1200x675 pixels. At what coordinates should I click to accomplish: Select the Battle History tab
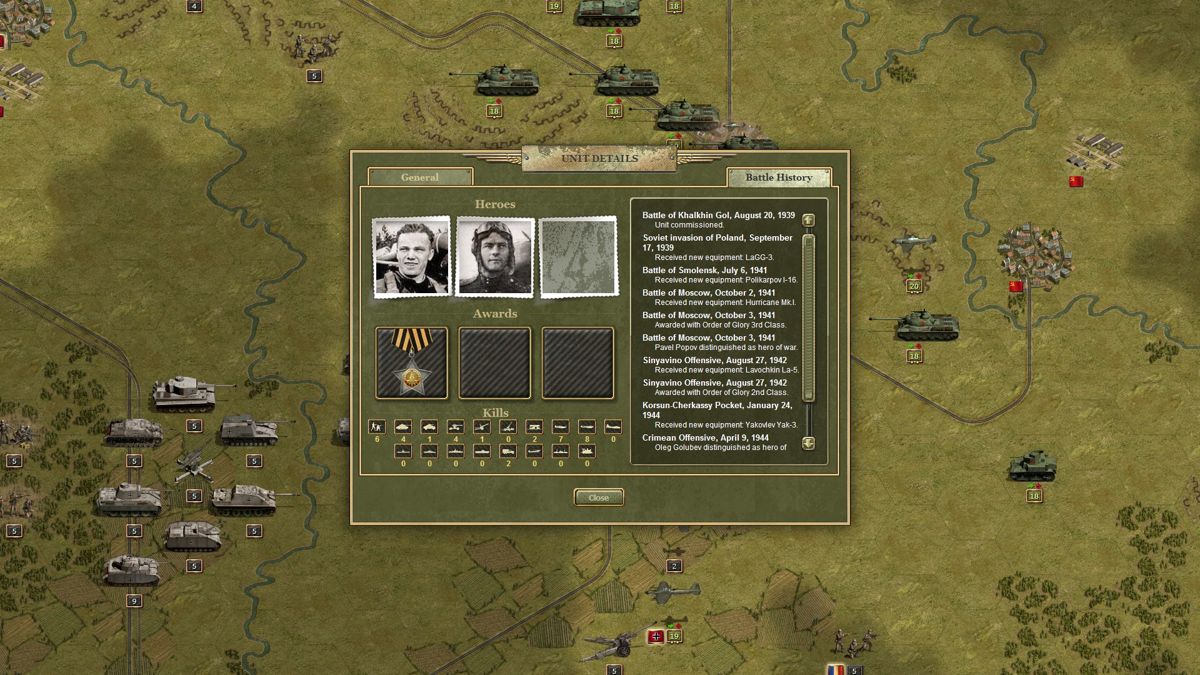(x=779, y=178)
